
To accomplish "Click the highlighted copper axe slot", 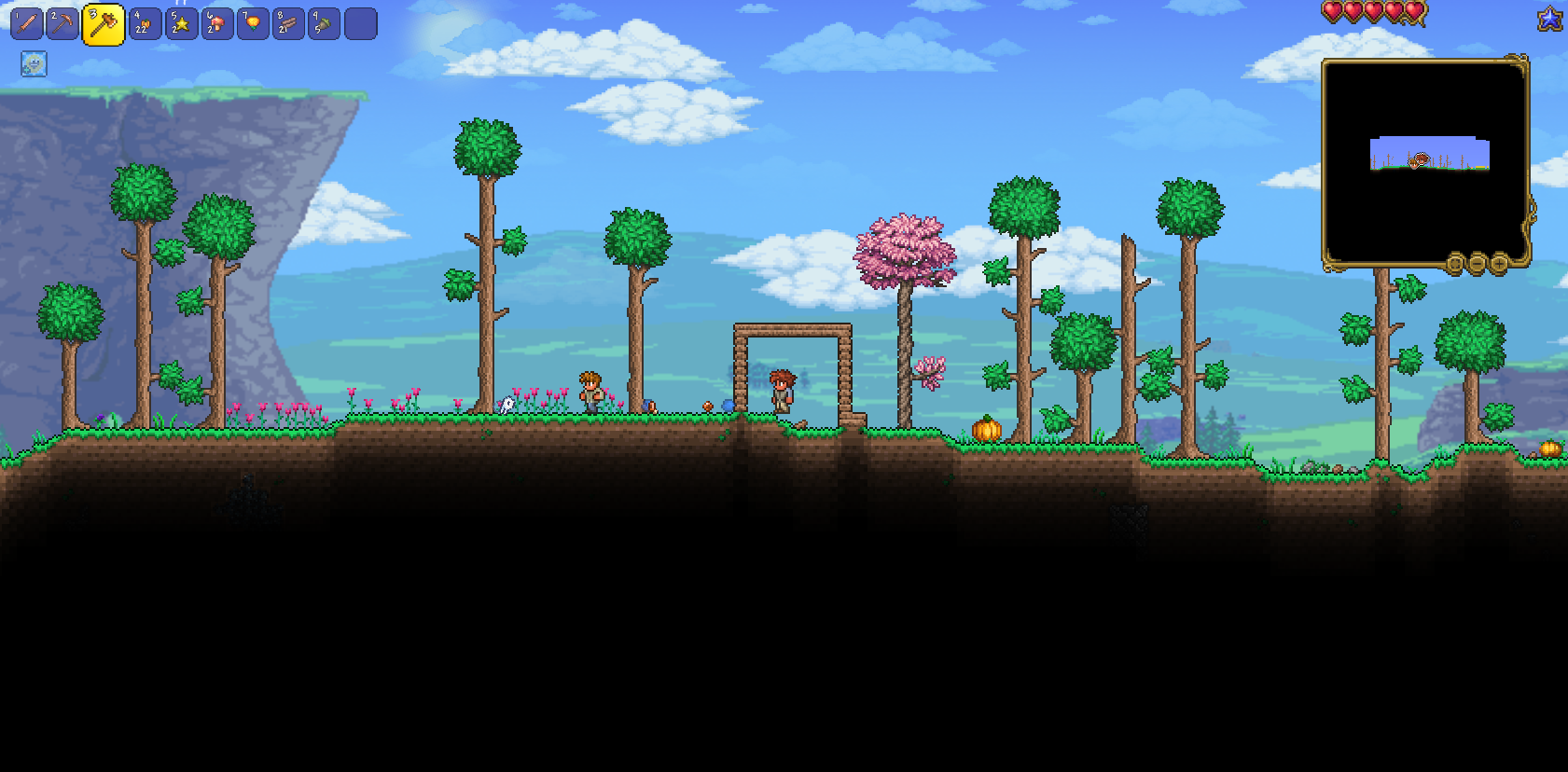I will click(x=103, y=24).
